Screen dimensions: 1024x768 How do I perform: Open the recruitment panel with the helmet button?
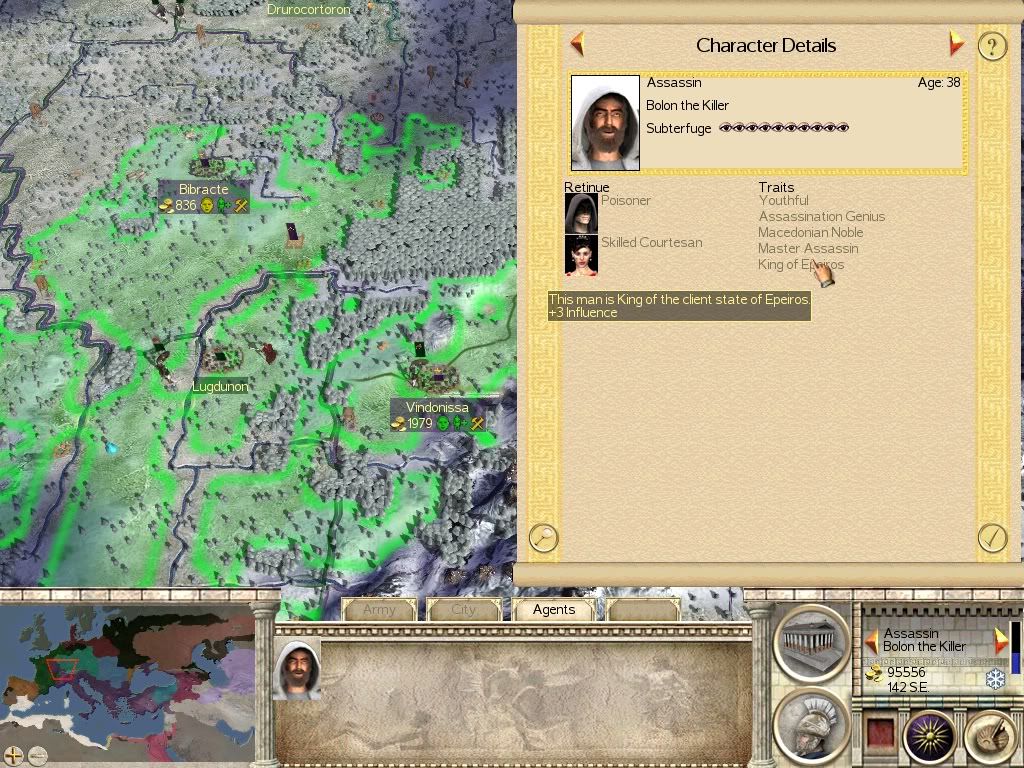coord(812,725)
